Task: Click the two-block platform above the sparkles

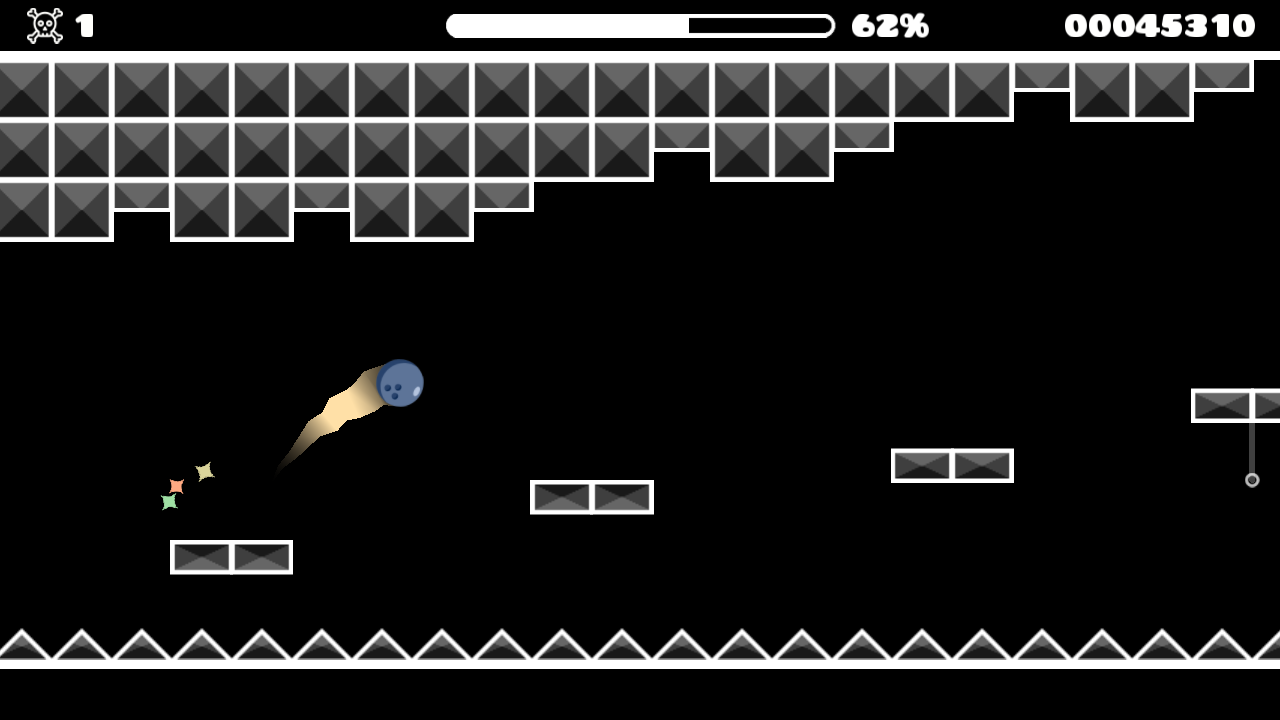Action: tap(231, 557)
